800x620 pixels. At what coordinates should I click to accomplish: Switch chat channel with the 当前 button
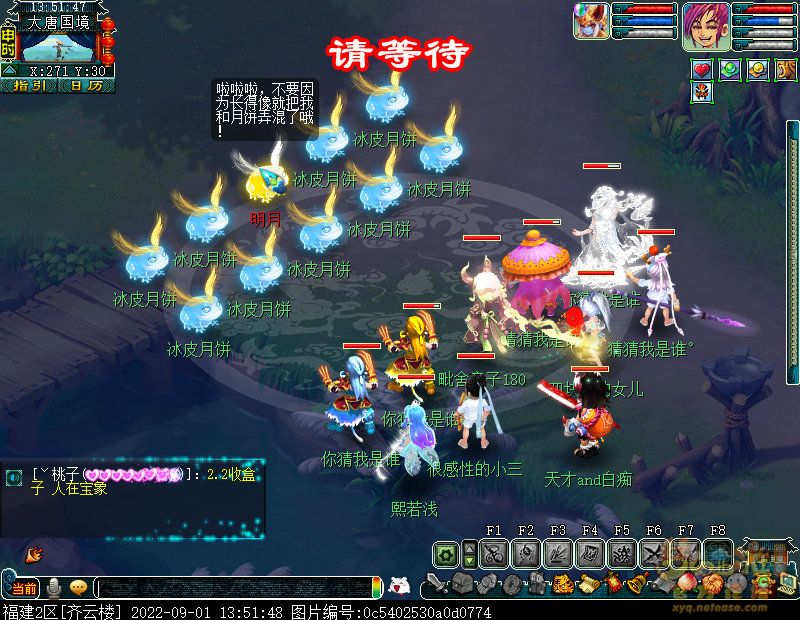[x=24, y=588]
